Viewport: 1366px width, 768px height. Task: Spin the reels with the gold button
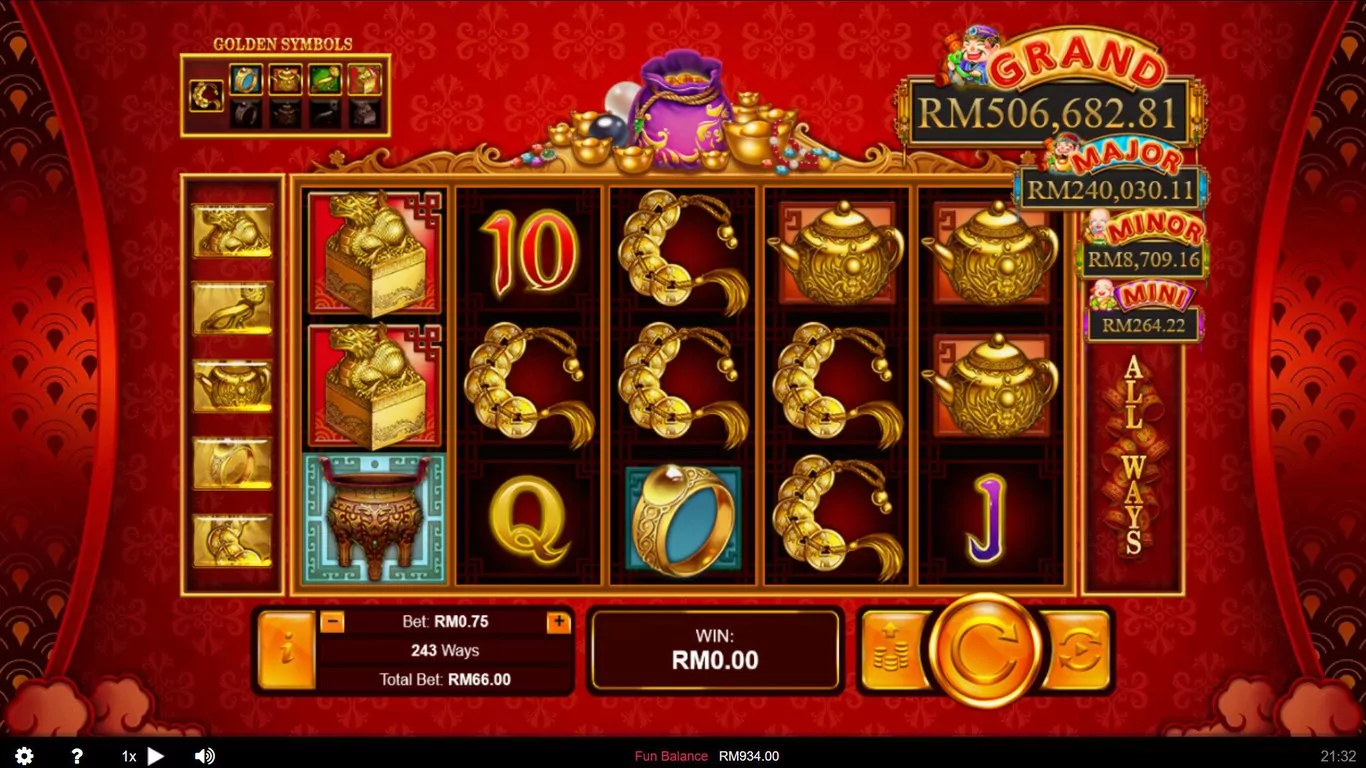click(x=984, y=651)
